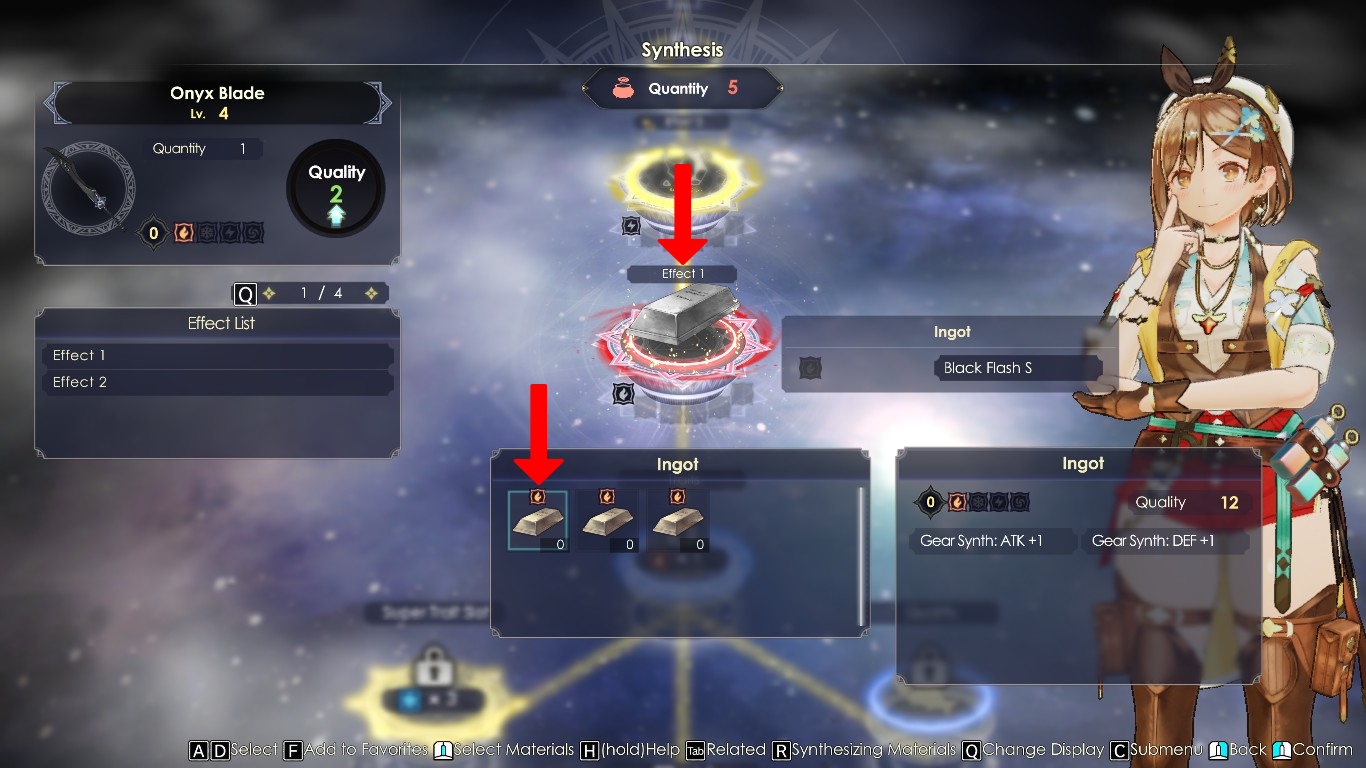Click the pink flask icon beside Quantity
The image size is (1366, 768).
625,88
